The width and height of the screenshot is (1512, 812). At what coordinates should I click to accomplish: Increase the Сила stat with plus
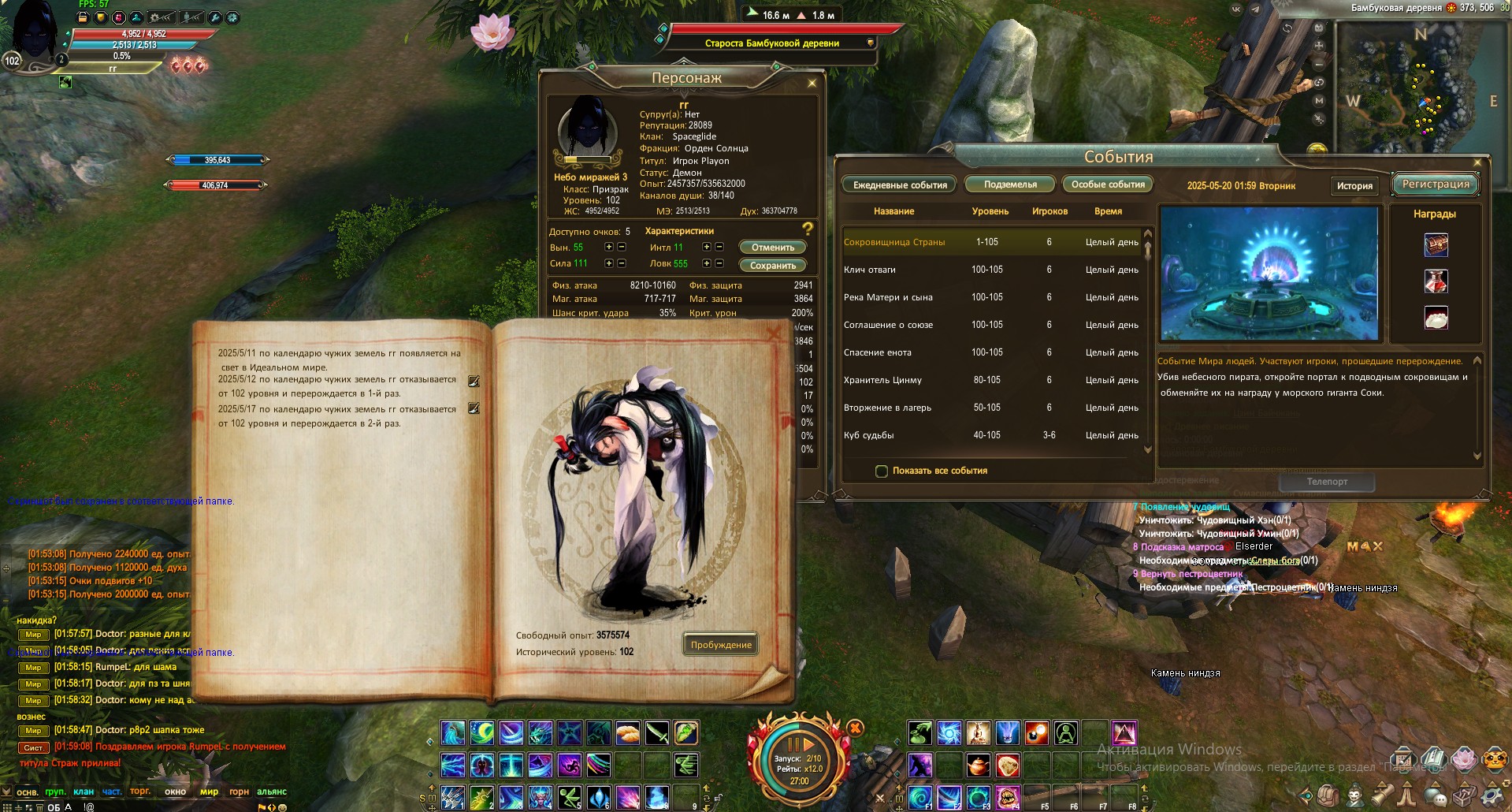[608, 263]
